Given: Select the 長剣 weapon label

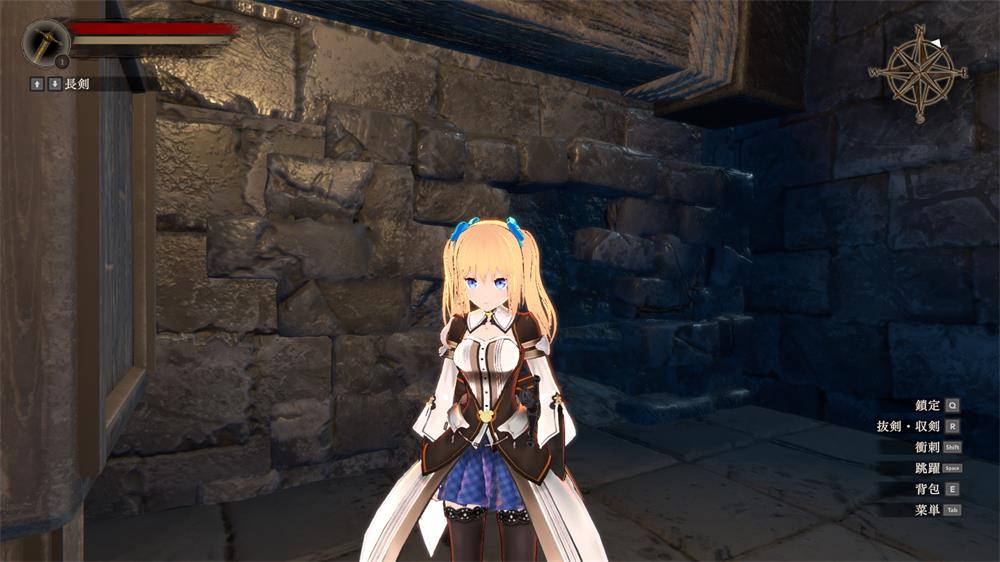Looking at the screenshot, I should pyautogui.click(x=77, y=84).
